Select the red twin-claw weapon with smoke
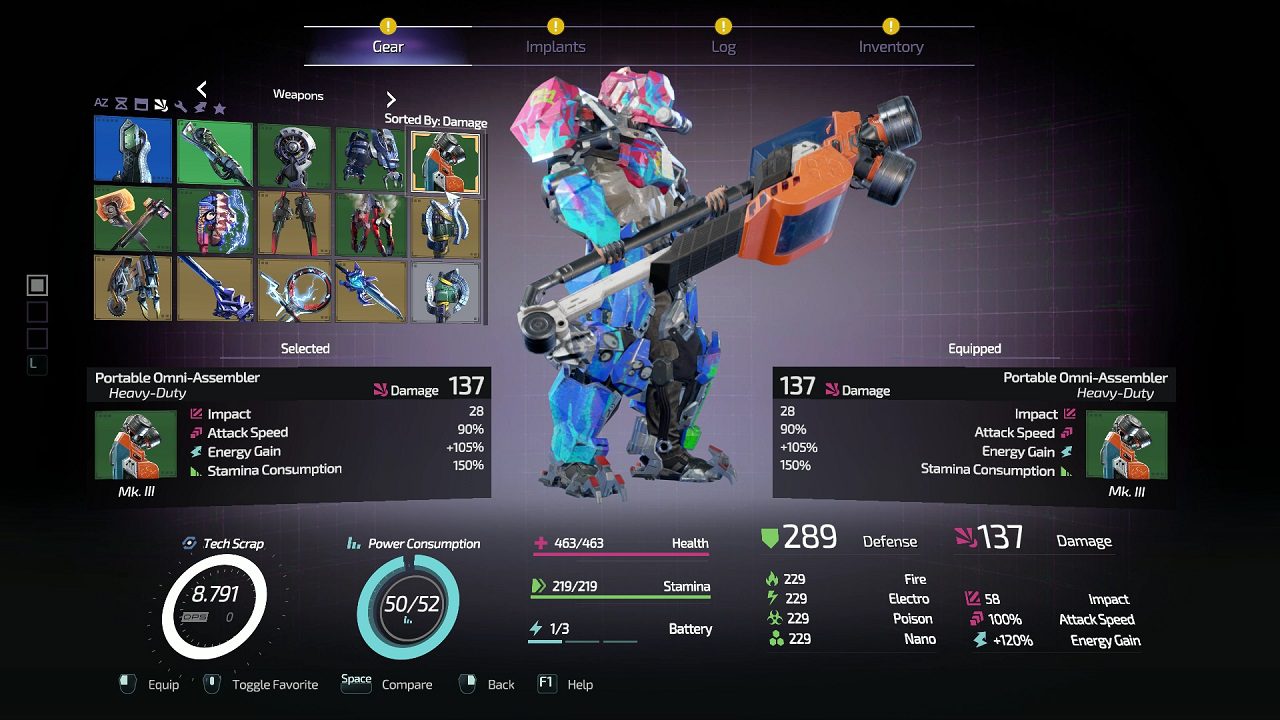Screen dimensions: 1280x720 pyautogui.click(x=370, y=219)
